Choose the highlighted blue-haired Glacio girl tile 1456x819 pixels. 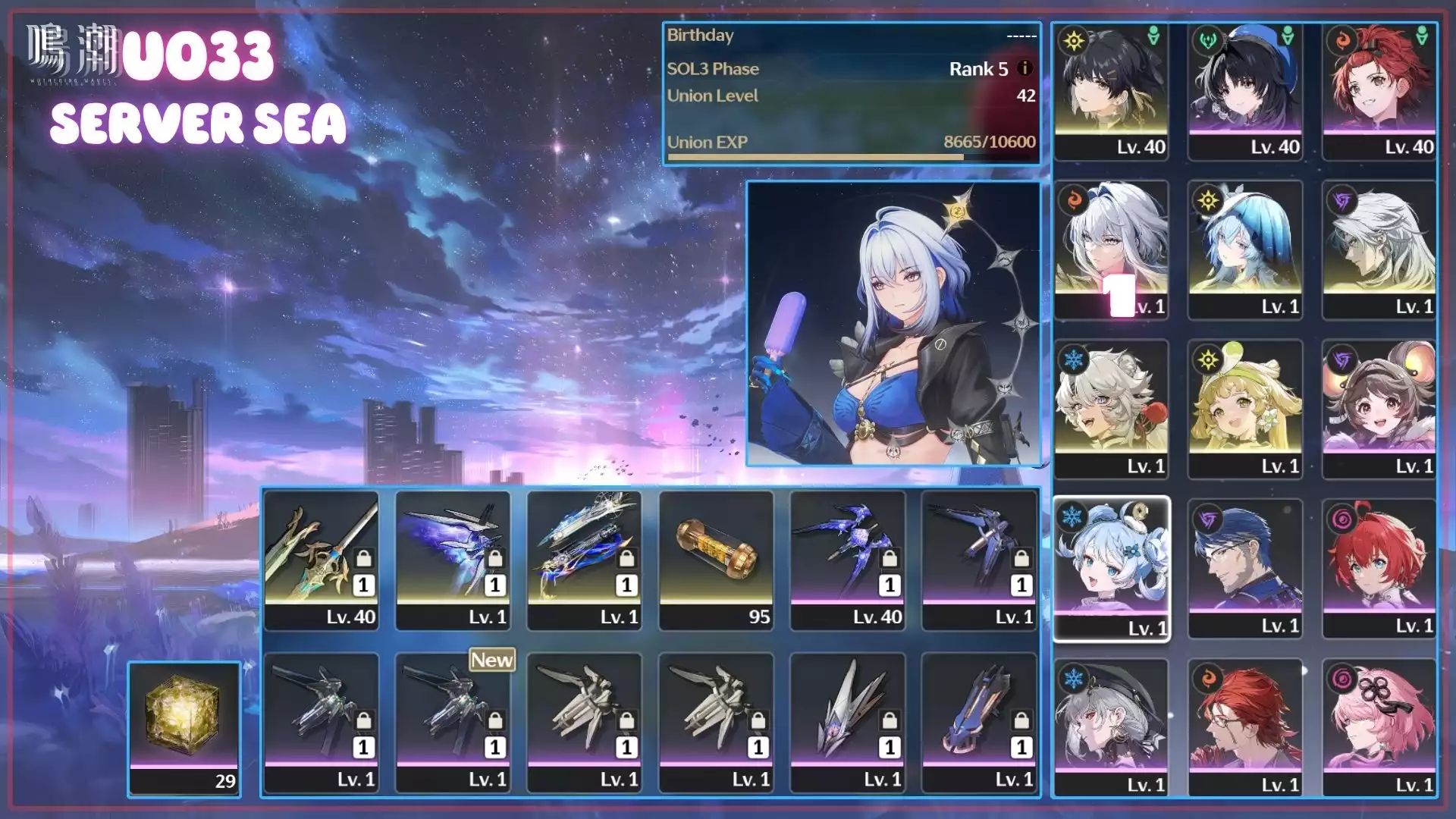click(x=1111, y=569)
